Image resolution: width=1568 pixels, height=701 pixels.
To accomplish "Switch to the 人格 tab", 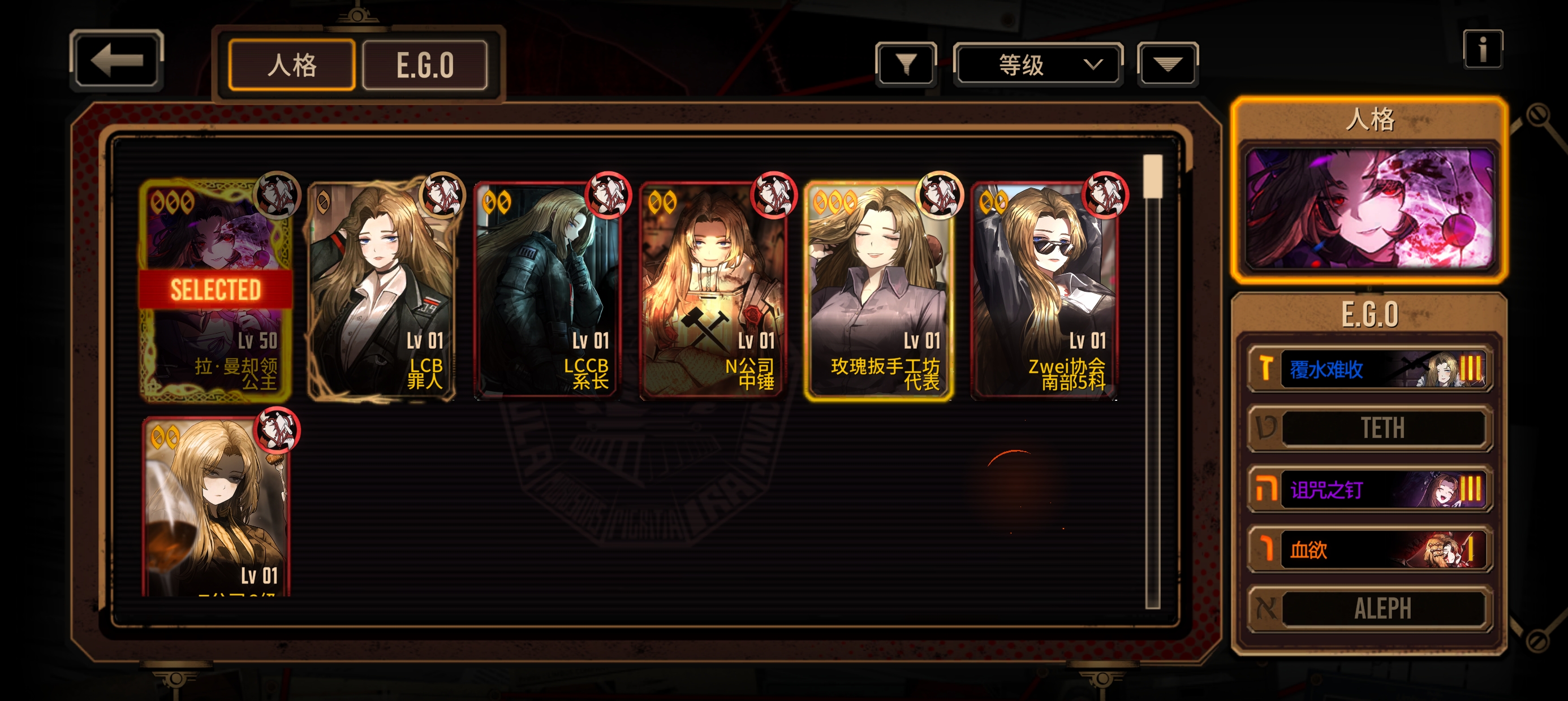I will tap(291, 65).
